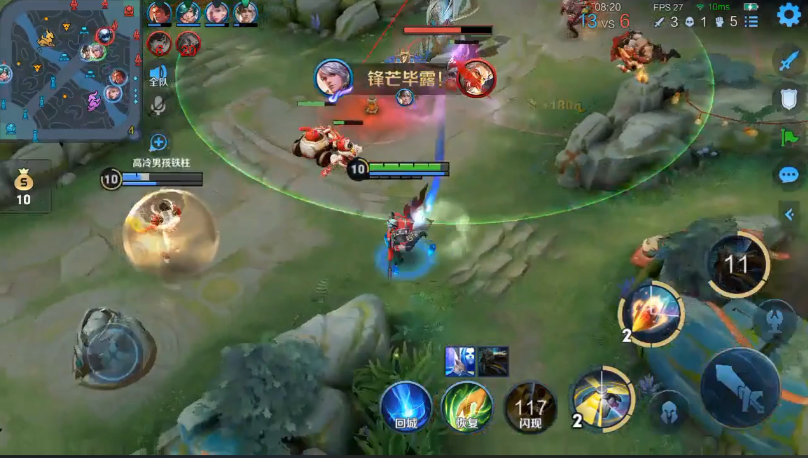Toggle the 全队 team speaker
The image size is (808, 458).
158,76
